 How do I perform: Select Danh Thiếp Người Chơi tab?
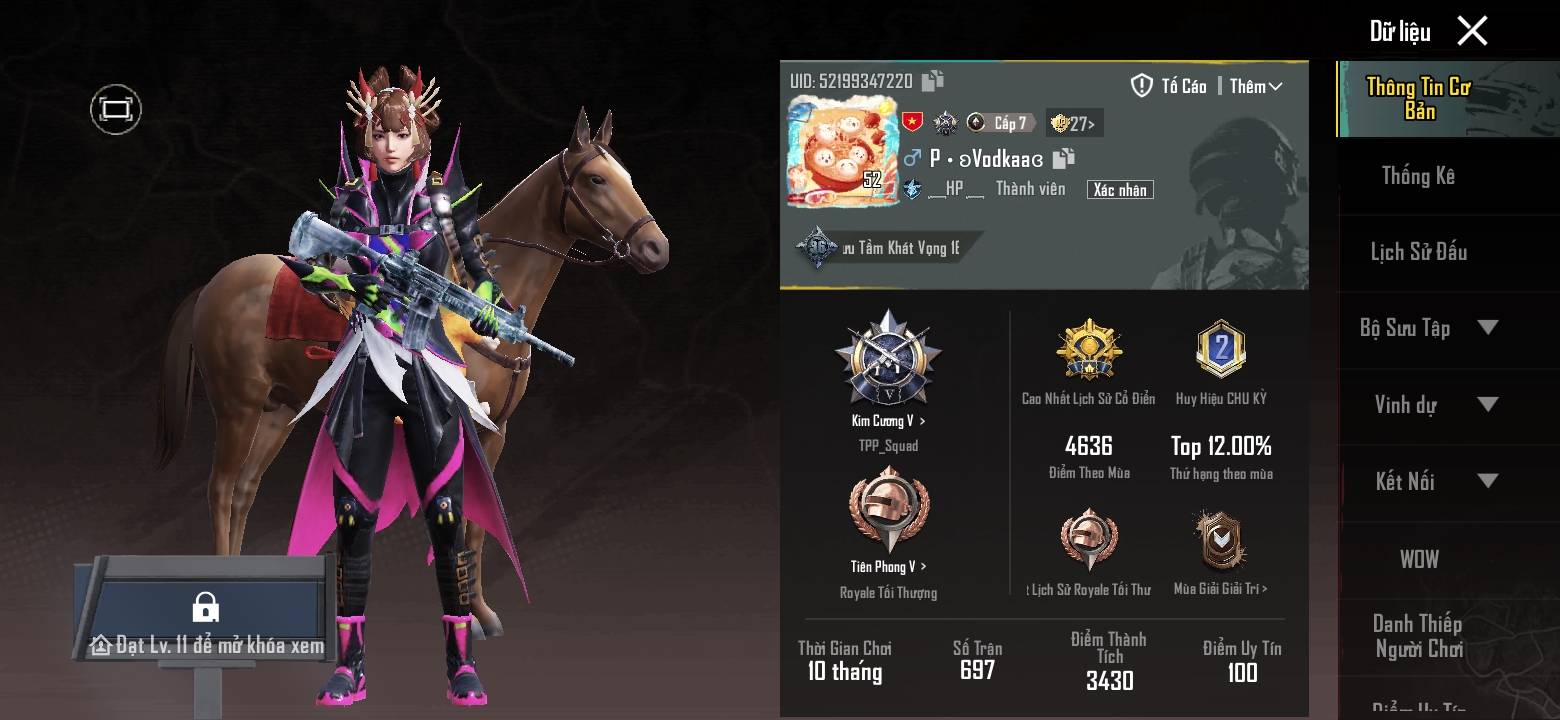click(1418, 636)
